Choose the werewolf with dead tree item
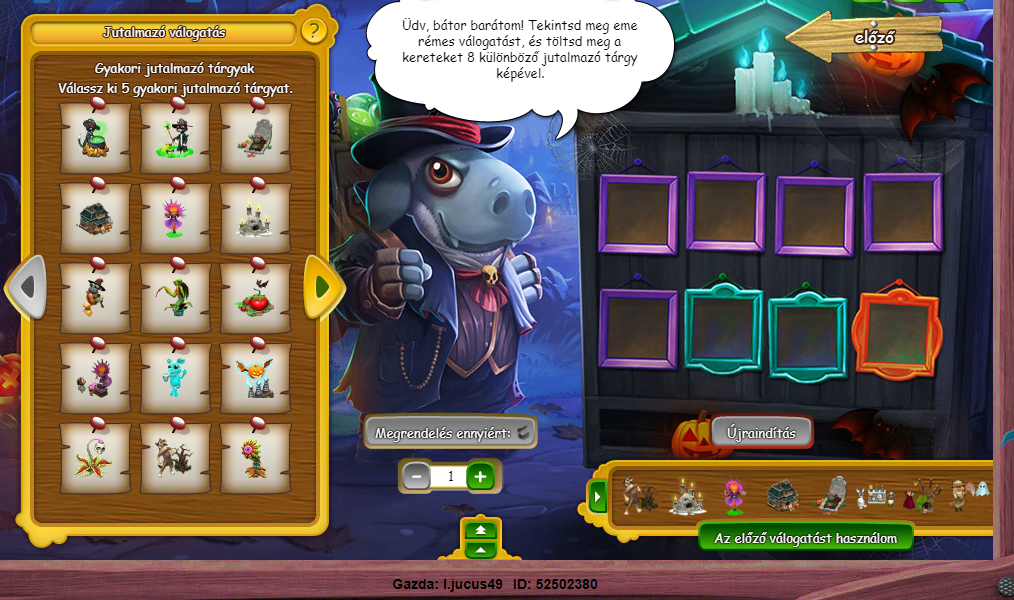The image size is (1014, 600). tap(175, 457)
